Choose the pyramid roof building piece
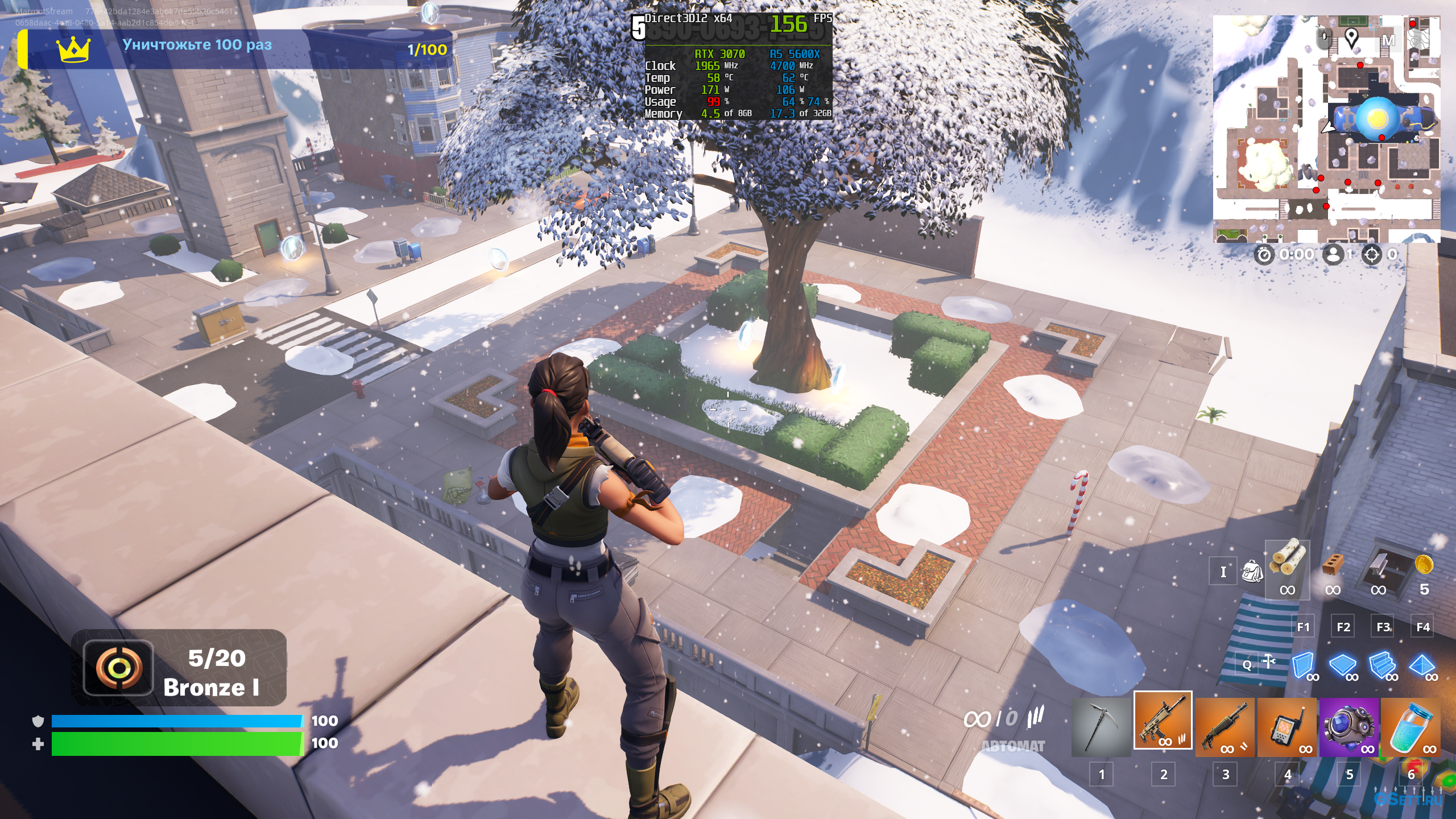Screen dimensions: 1456x819 tap(1422, 664)
